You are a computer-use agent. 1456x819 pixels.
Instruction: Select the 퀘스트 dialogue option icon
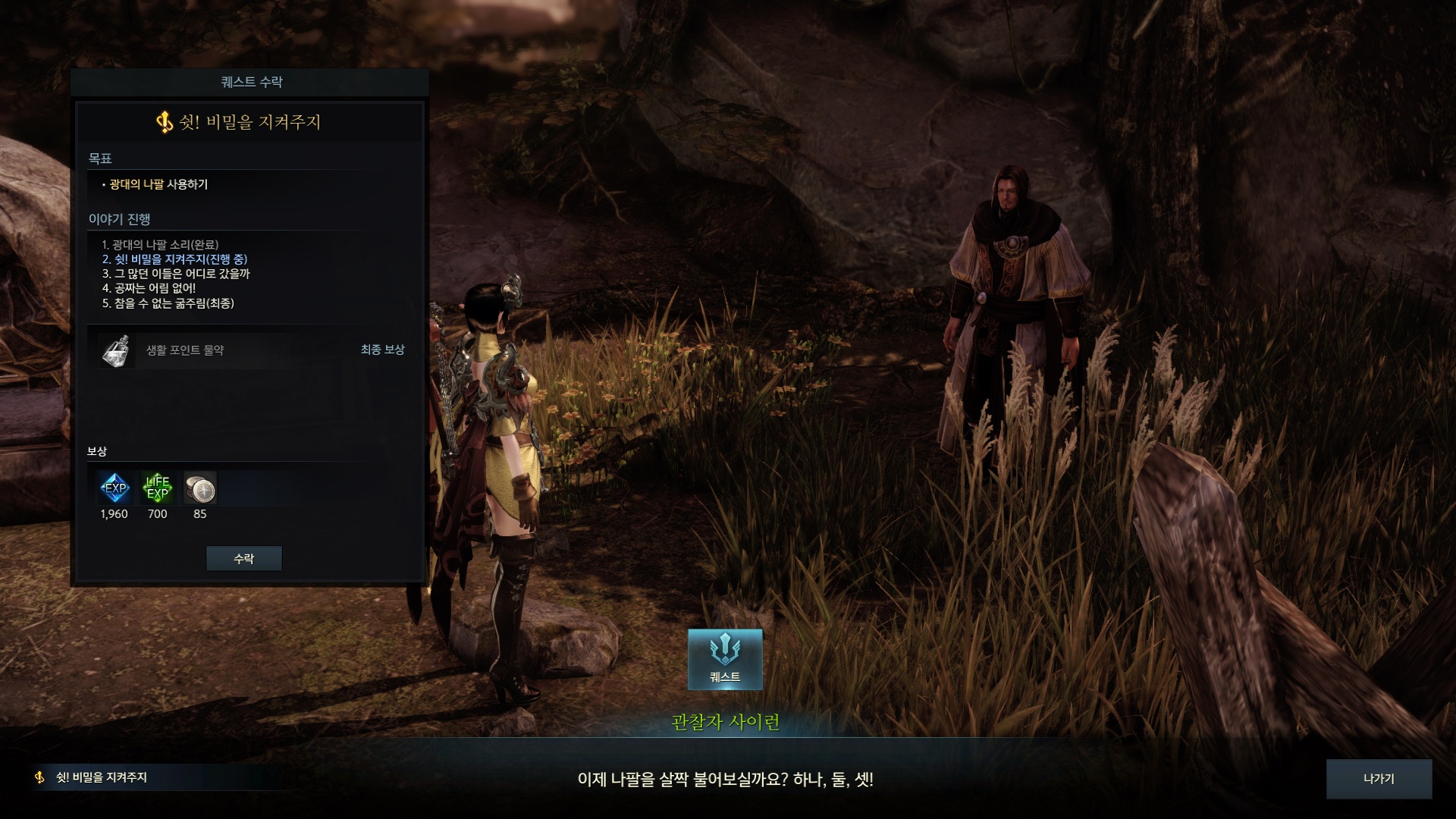click(725, 659)
